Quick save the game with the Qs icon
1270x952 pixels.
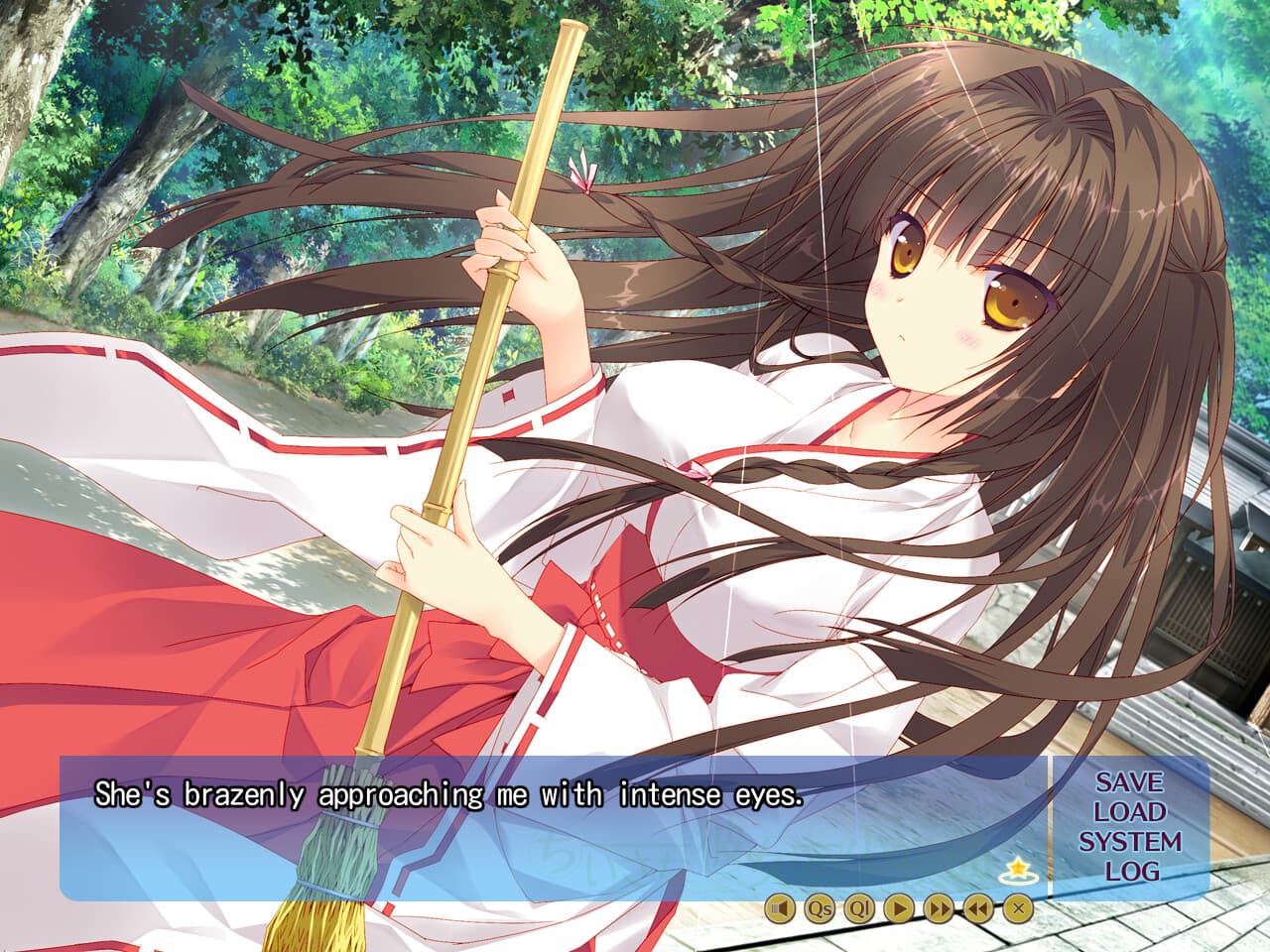tap(820, 907)
